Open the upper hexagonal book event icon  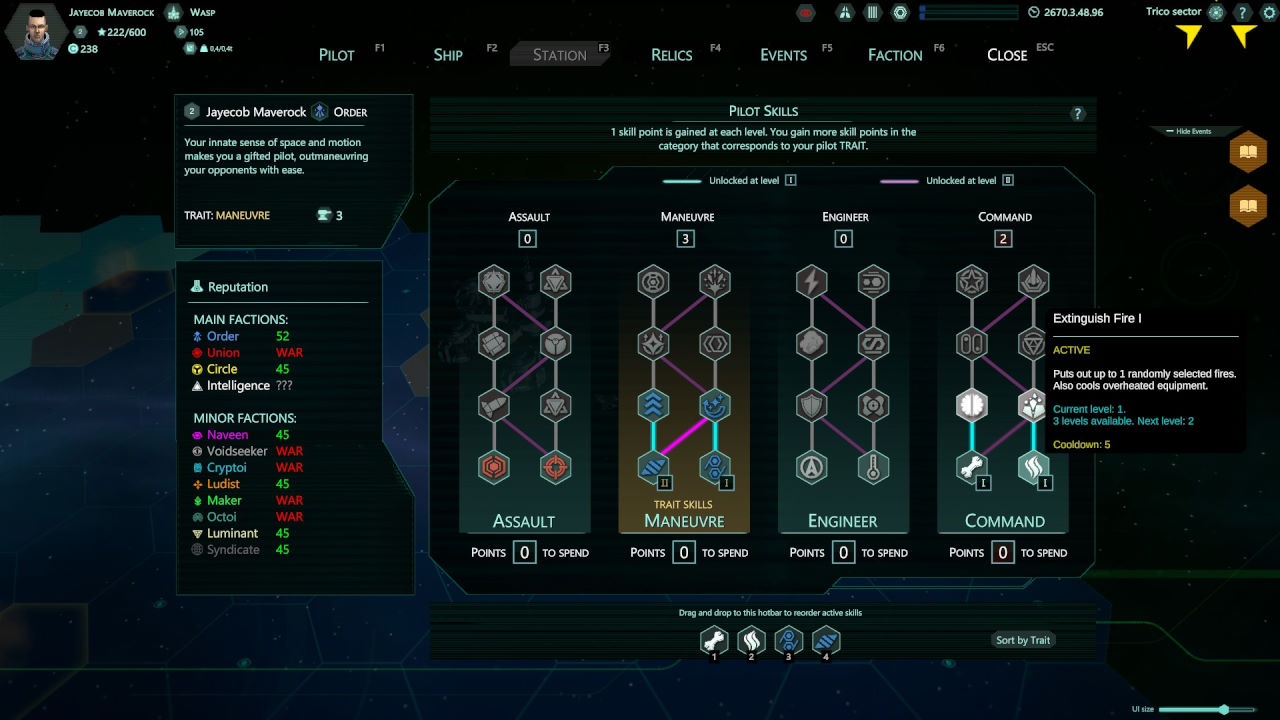pos(1248,152)
